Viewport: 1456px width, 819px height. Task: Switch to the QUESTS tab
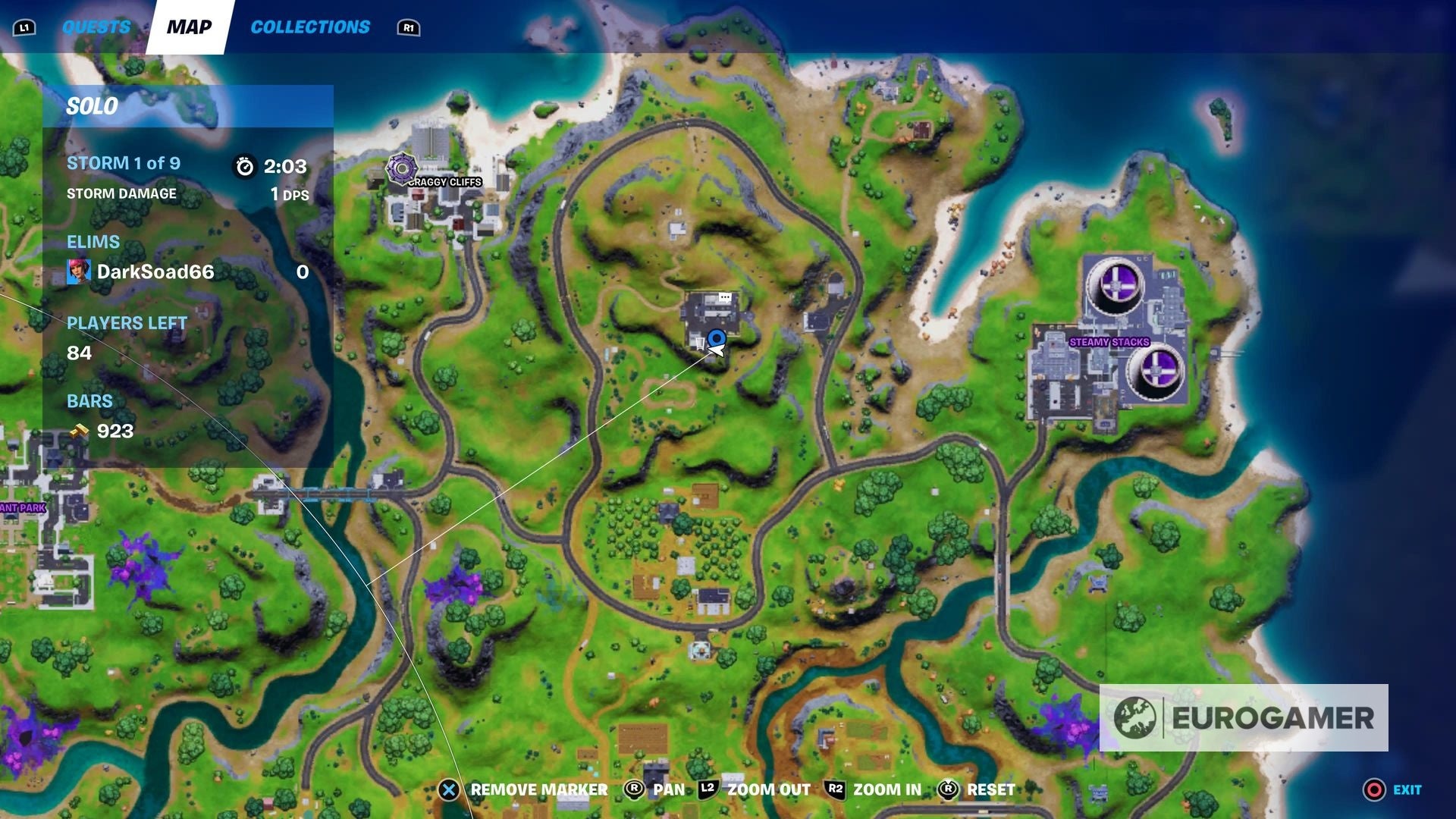pyautogui.click(x=97, y=25)
